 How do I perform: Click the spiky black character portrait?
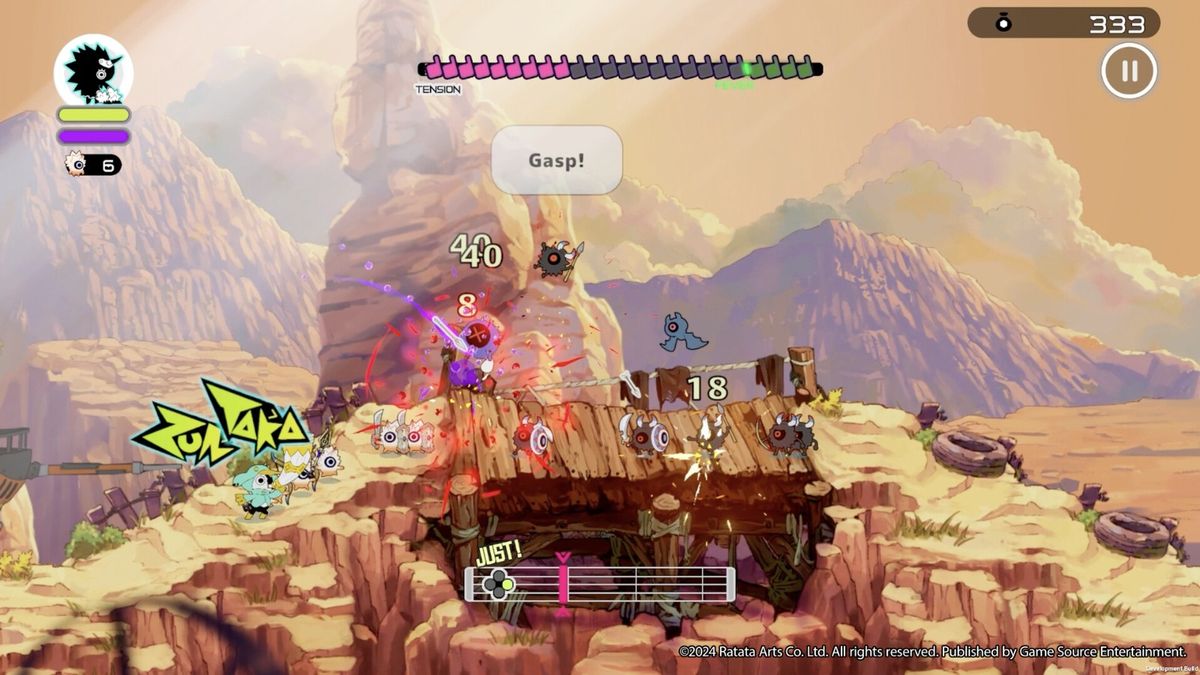point(93,69)
